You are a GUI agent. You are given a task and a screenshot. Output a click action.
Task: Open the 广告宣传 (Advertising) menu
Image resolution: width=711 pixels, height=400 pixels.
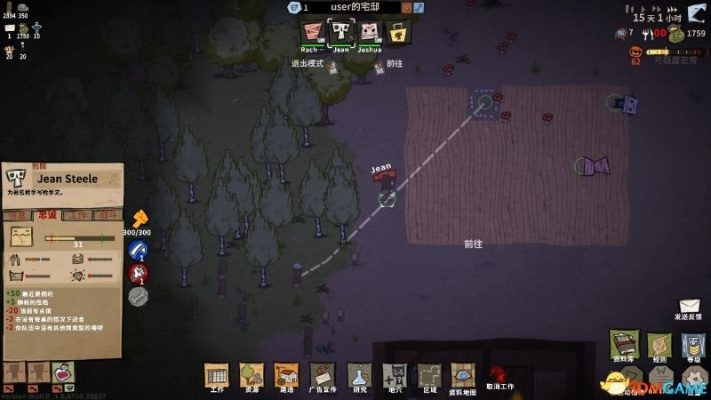322,374
